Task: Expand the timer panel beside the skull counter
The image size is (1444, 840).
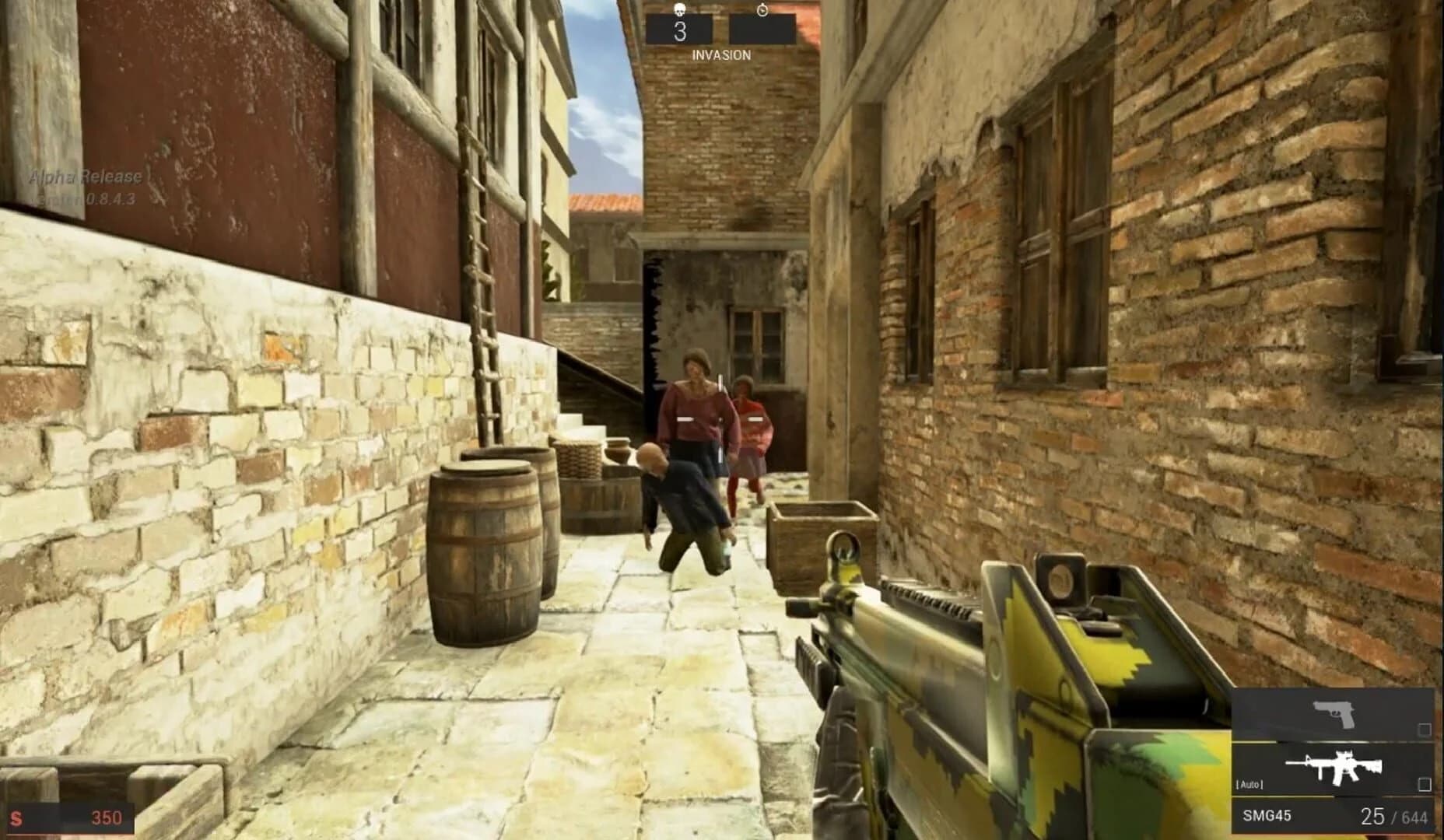Action: (762, 29)
